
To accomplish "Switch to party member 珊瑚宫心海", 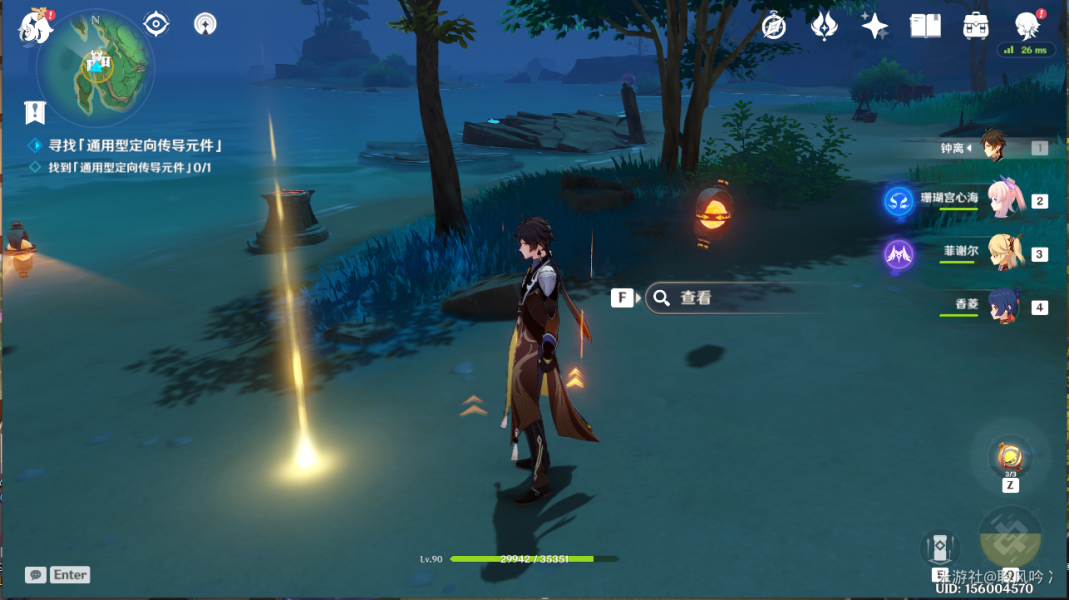I will click(1001, 199).
